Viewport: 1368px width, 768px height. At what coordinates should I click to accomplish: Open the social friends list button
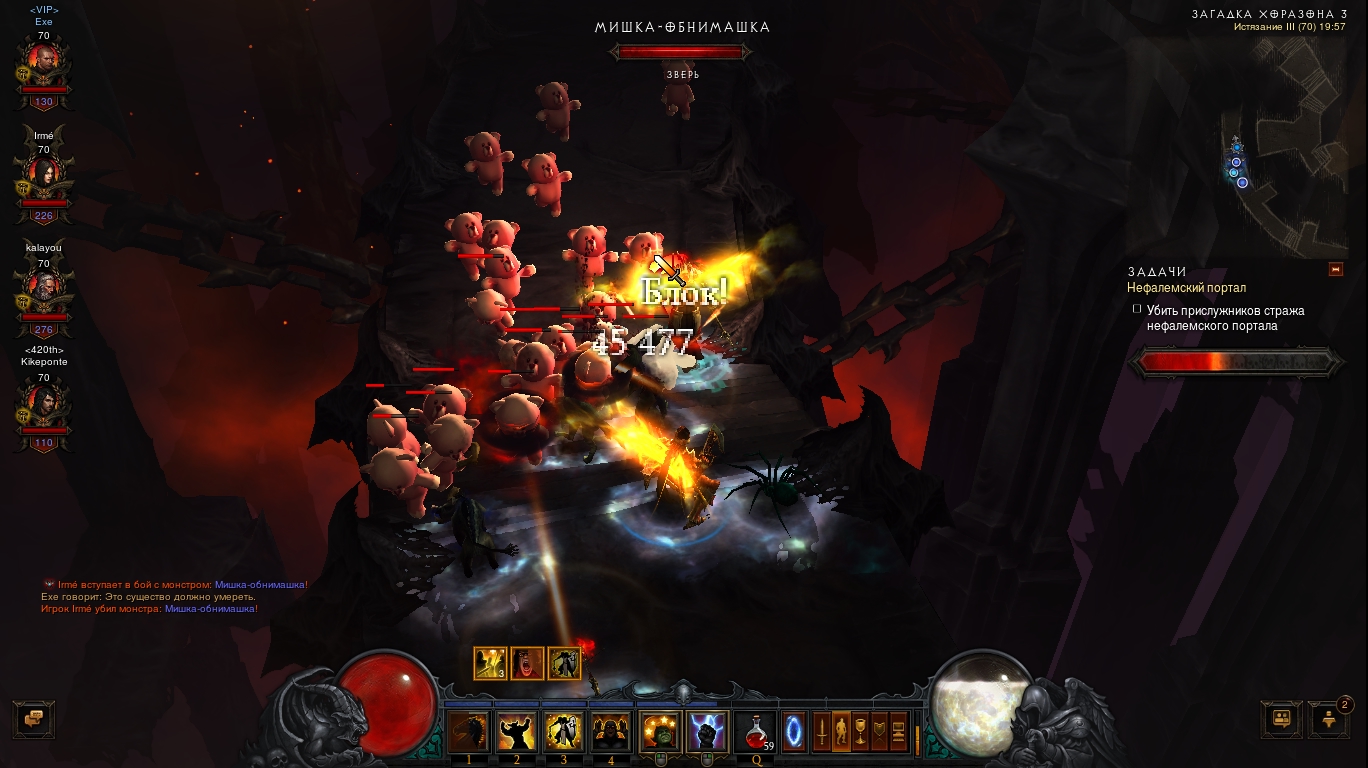[x=1281, y=719]
